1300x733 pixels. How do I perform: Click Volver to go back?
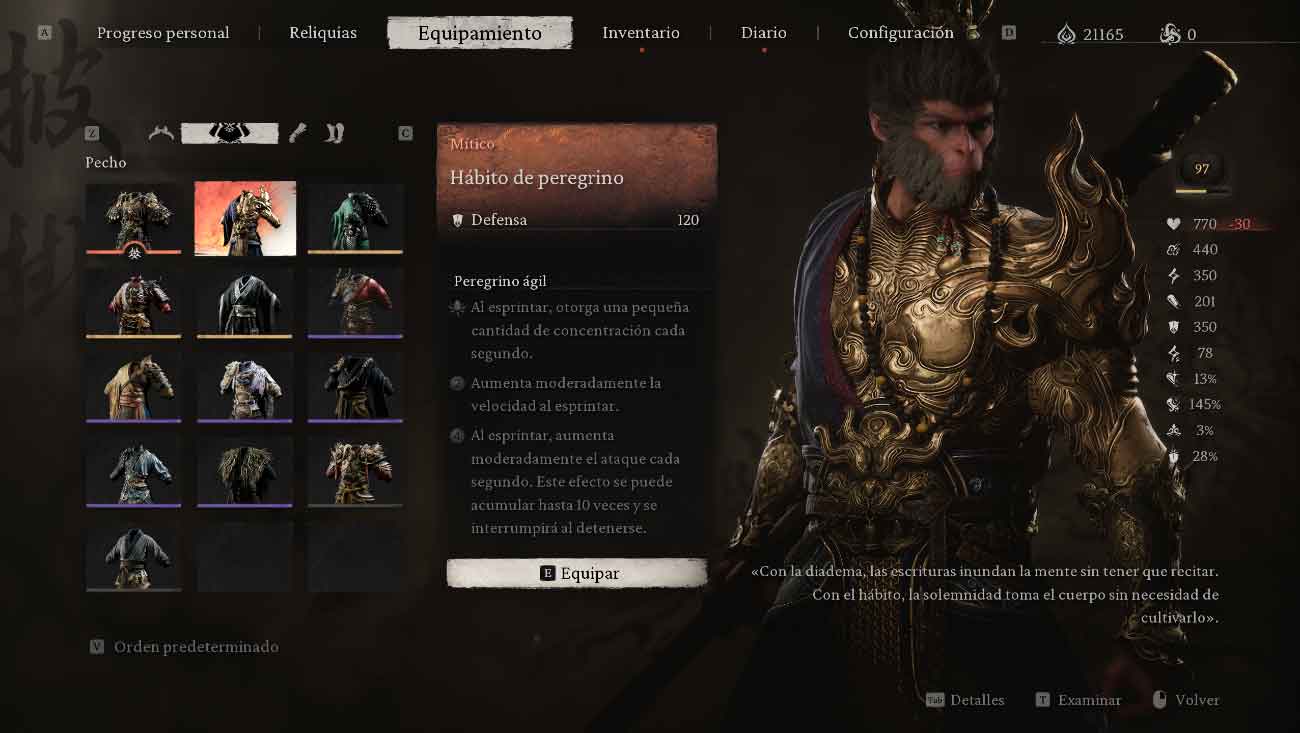[1196, 700]
